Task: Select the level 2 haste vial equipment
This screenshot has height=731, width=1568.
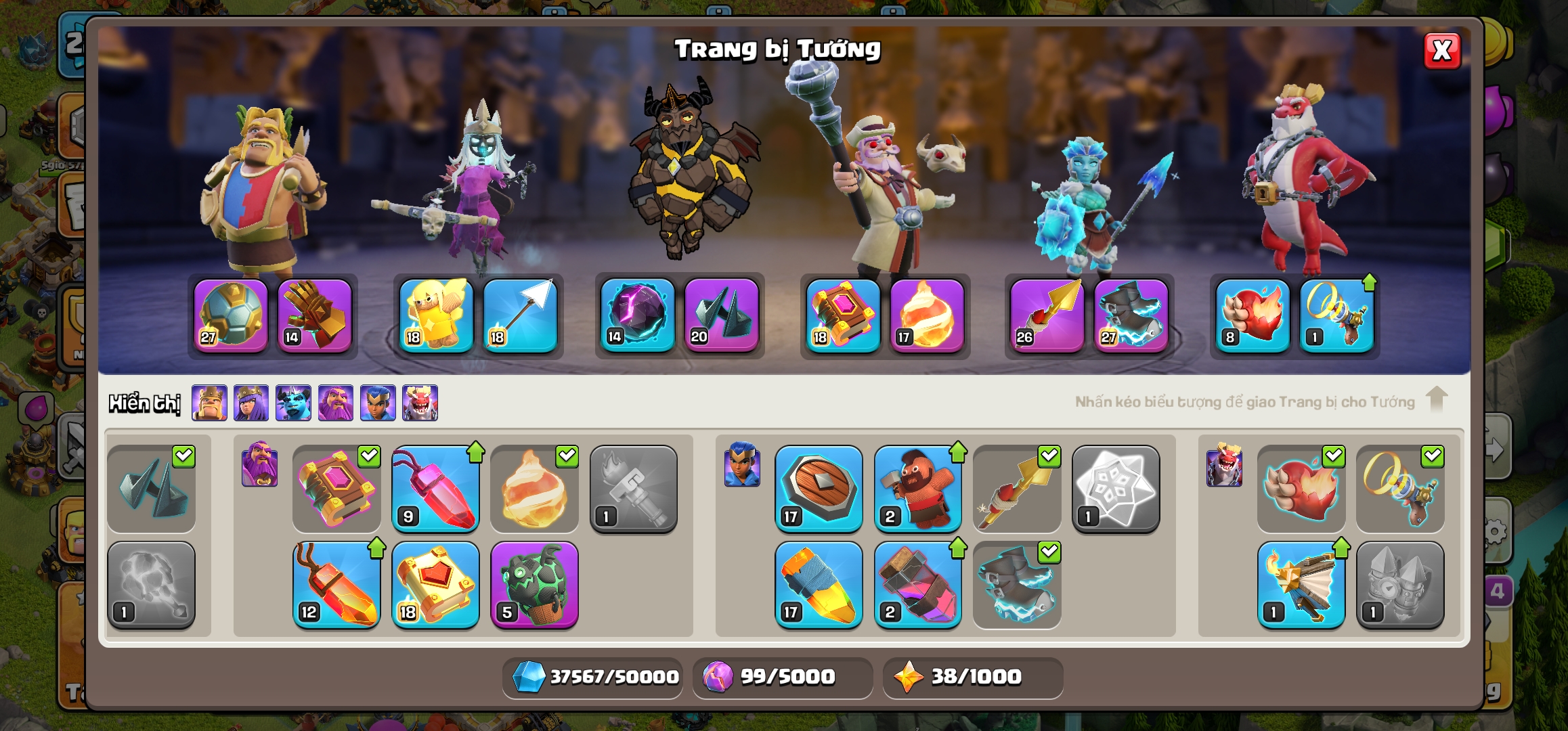Action: pos(917,585)
